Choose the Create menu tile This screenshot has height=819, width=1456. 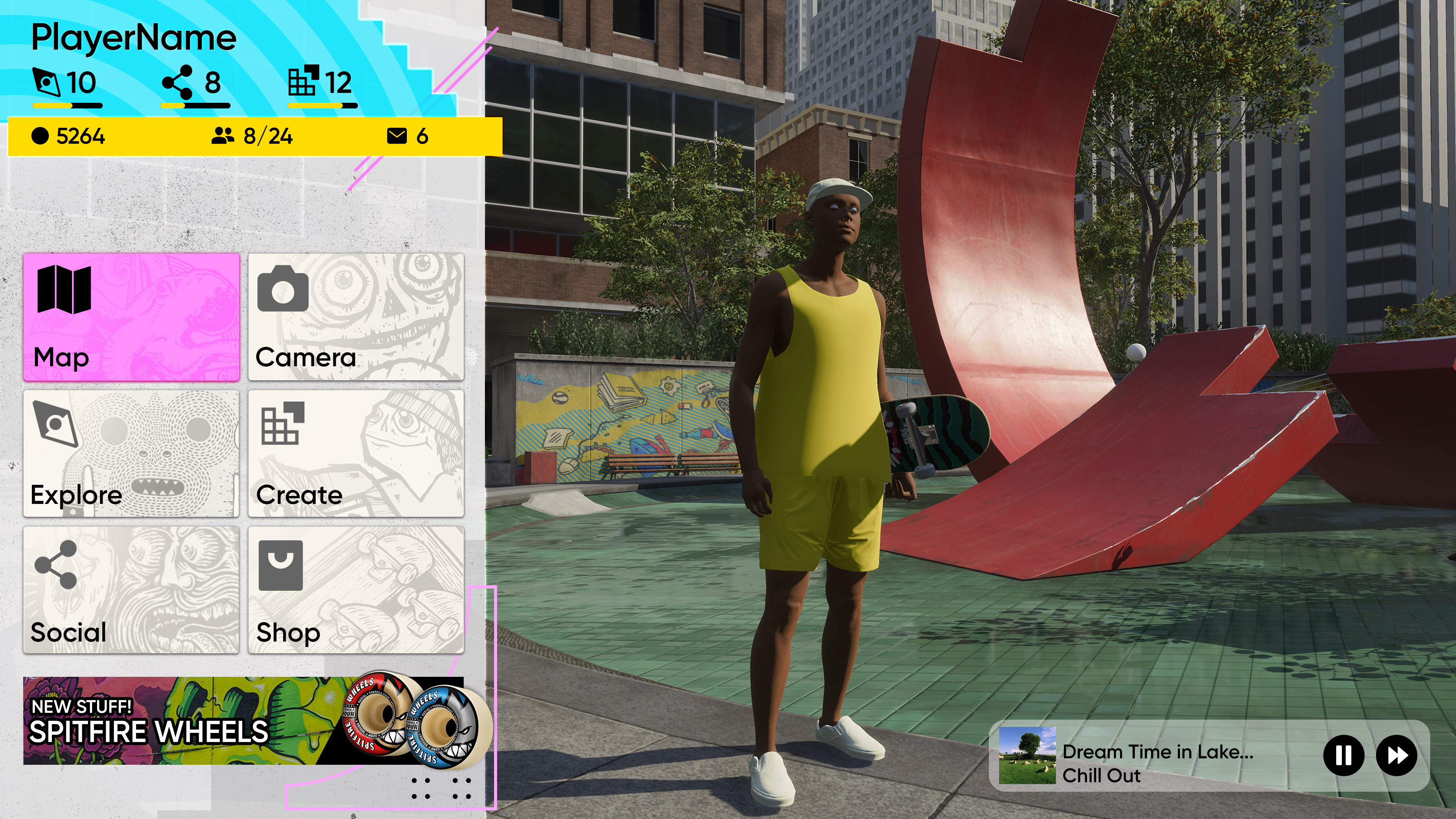point(356,453)
